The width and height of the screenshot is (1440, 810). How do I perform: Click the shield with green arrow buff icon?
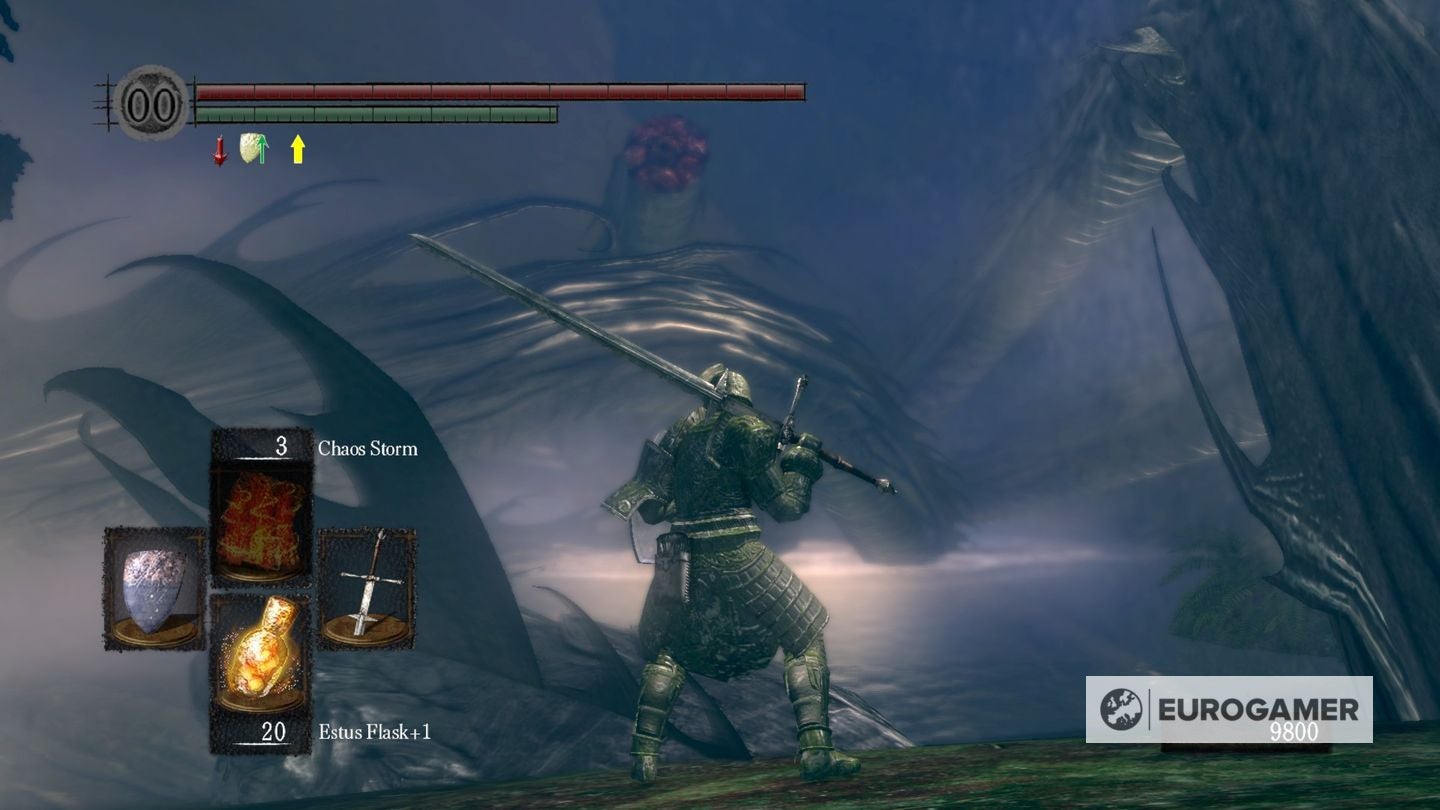pos(254,149)
